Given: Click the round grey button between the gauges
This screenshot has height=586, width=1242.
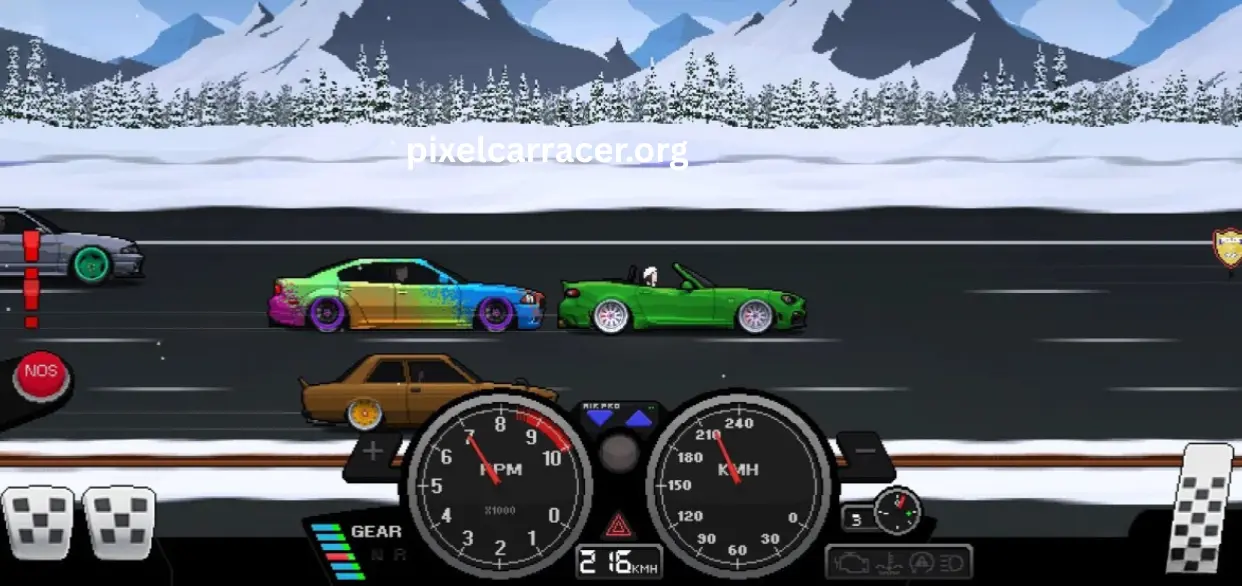Looking at the screenshot, I should point(619,453).
